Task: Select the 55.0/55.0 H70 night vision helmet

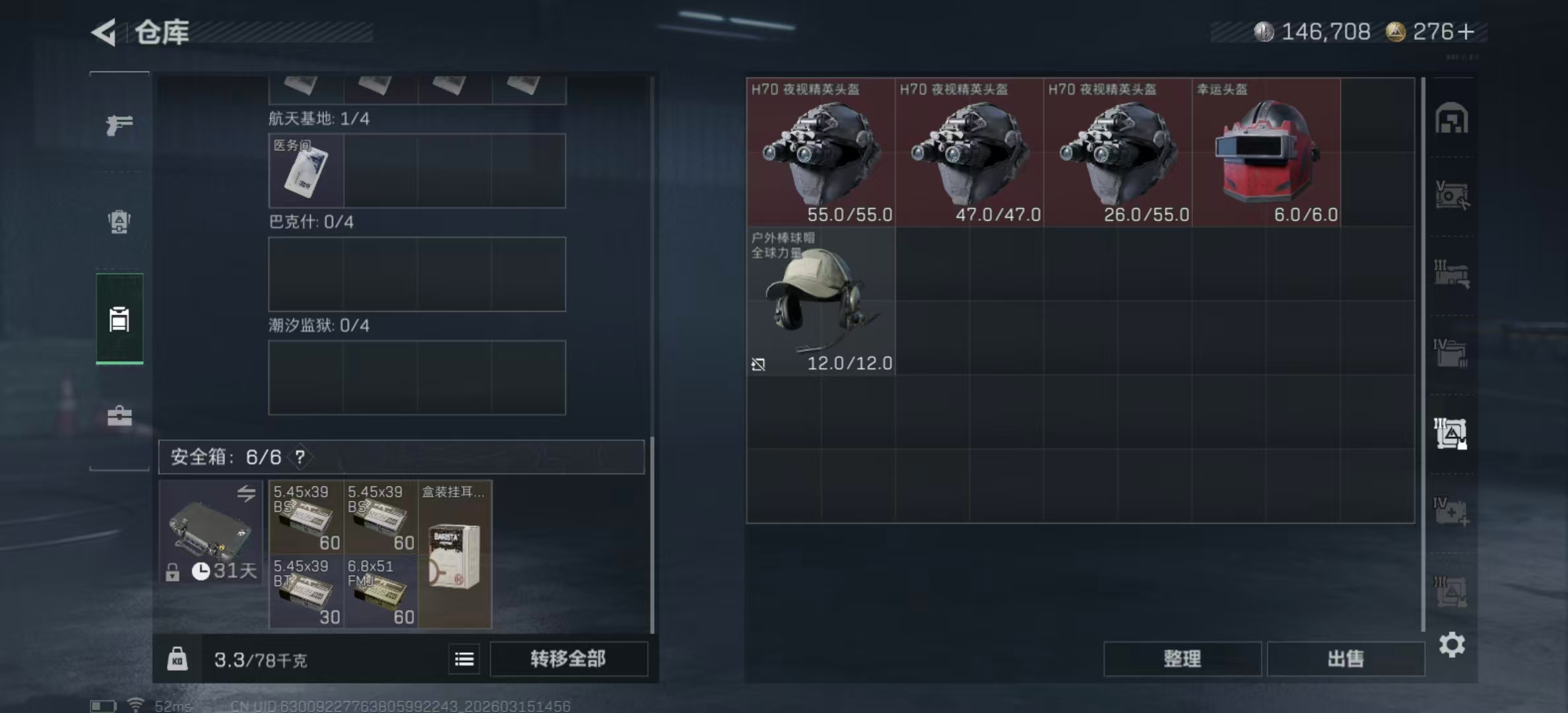Action: point(820,153)
